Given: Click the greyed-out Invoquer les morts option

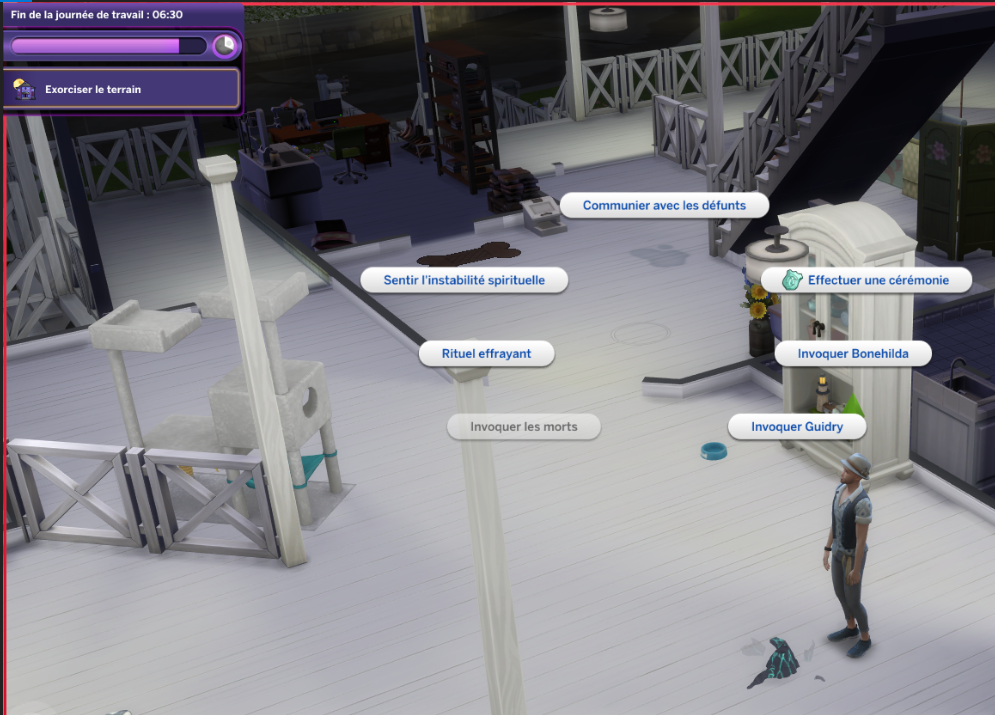Looking at the screenshot, I should pos(524,427).
